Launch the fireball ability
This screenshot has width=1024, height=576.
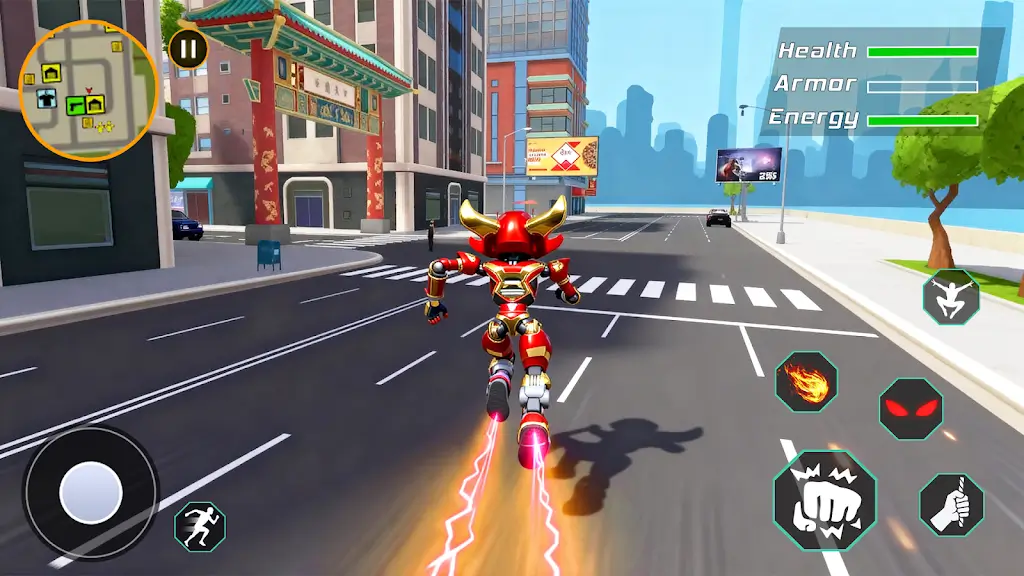[x=806, y=382]
